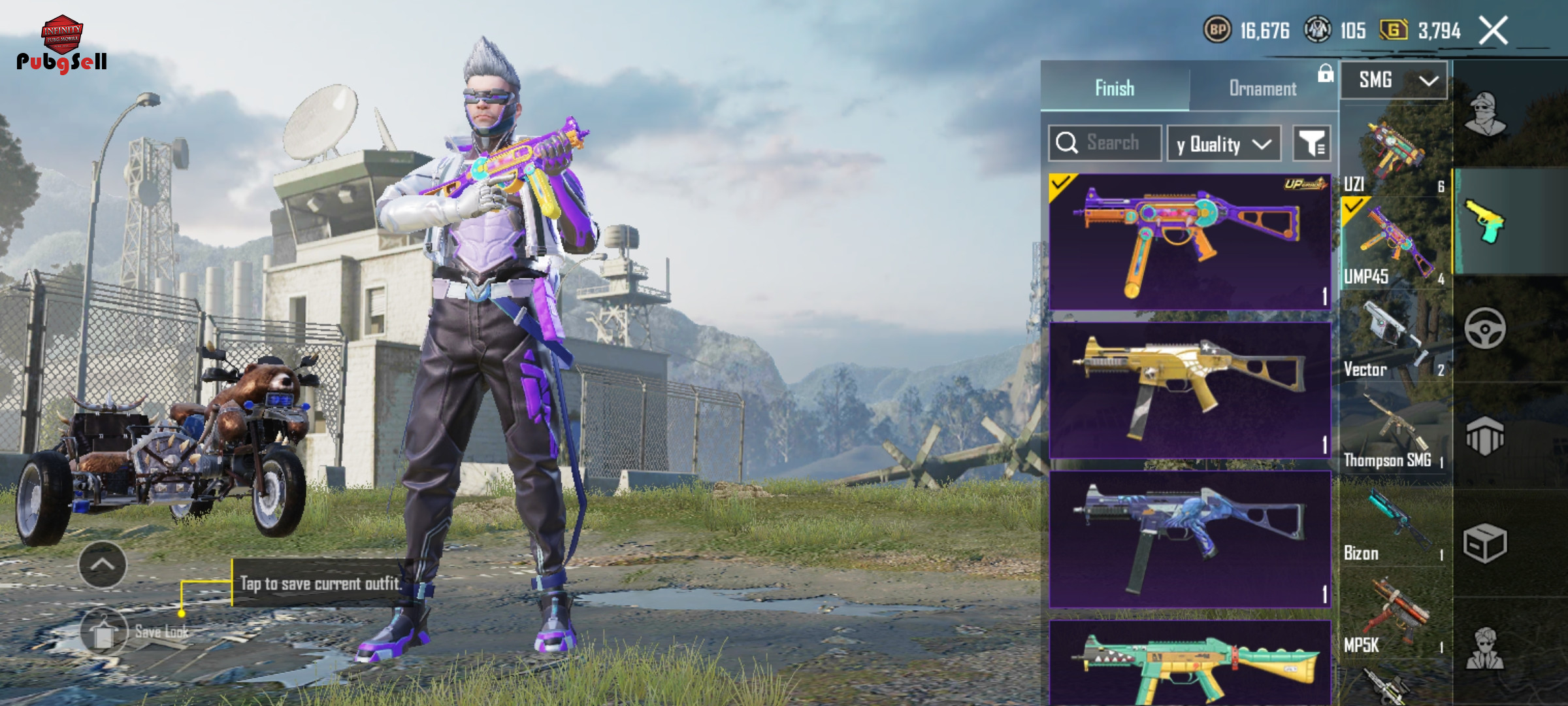Select the Finish tab

tap(1115, 88)
